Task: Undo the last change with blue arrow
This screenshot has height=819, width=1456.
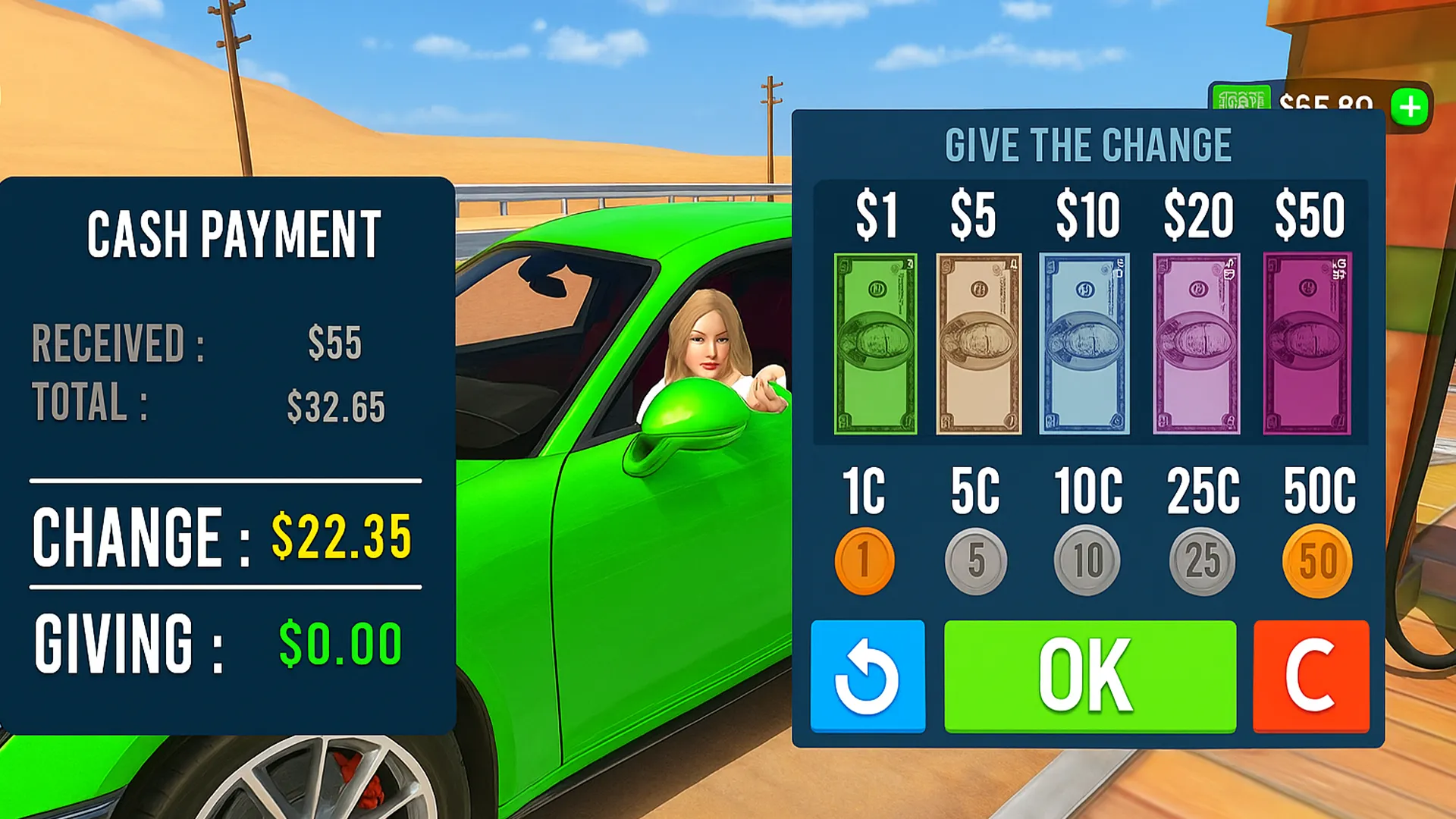Action: (868, 676)
